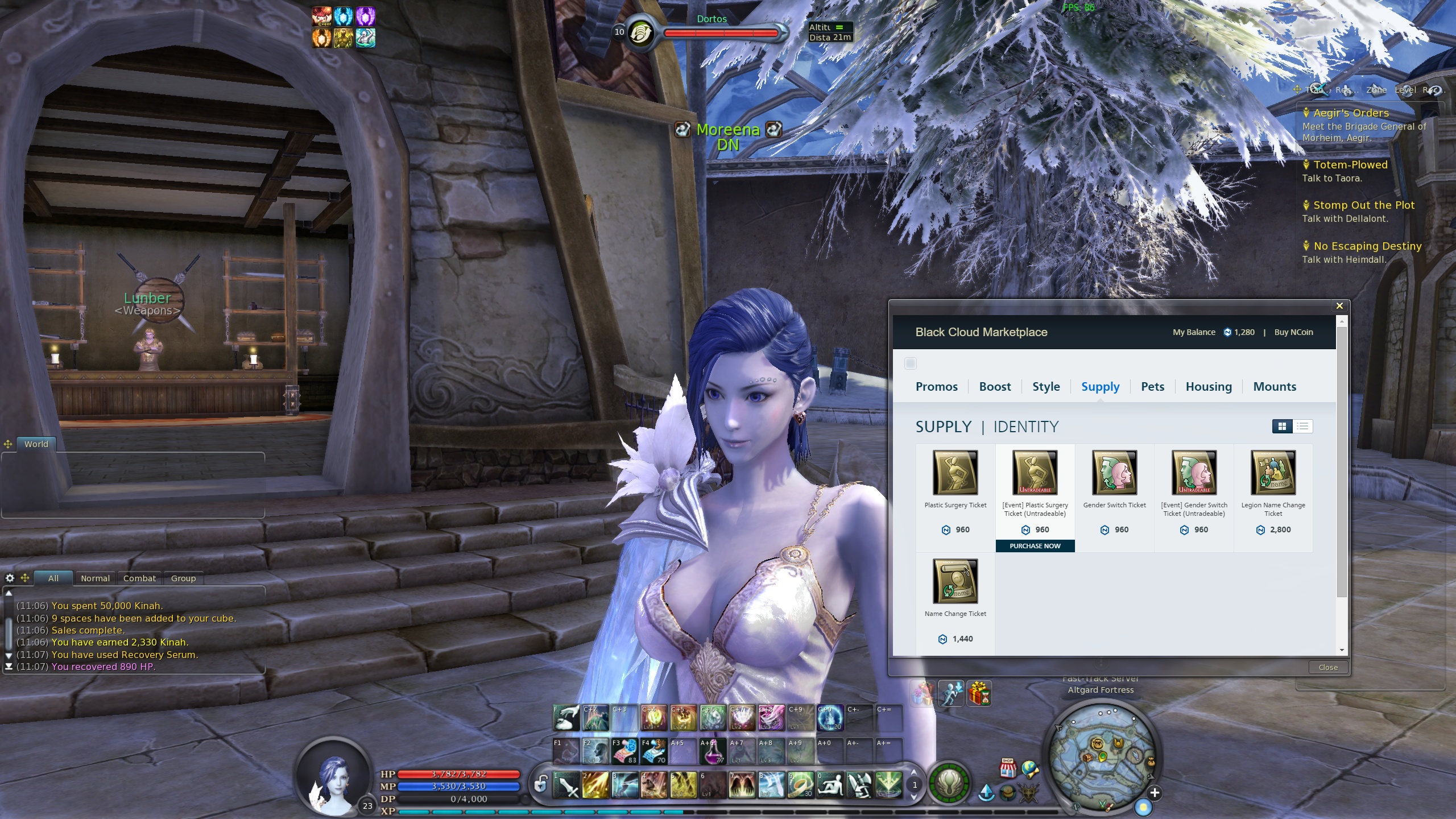Switch the marketplace to list view
The width and height of the screenshot is (1456, 819).
pyautogui.click(x=1303, y=427)
